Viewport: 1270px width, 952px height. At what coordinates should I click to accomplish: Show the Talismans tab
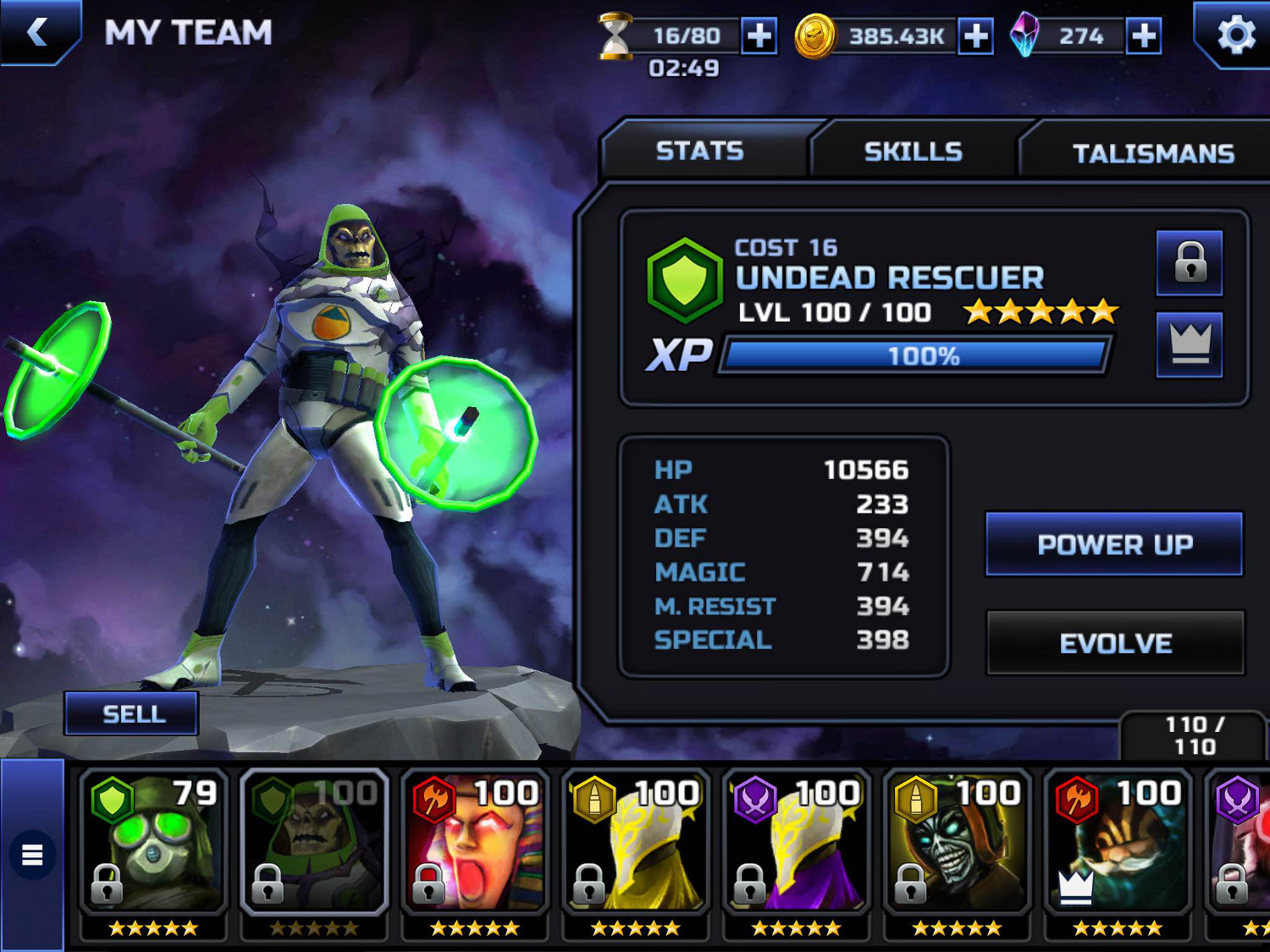click(1152, 154)
